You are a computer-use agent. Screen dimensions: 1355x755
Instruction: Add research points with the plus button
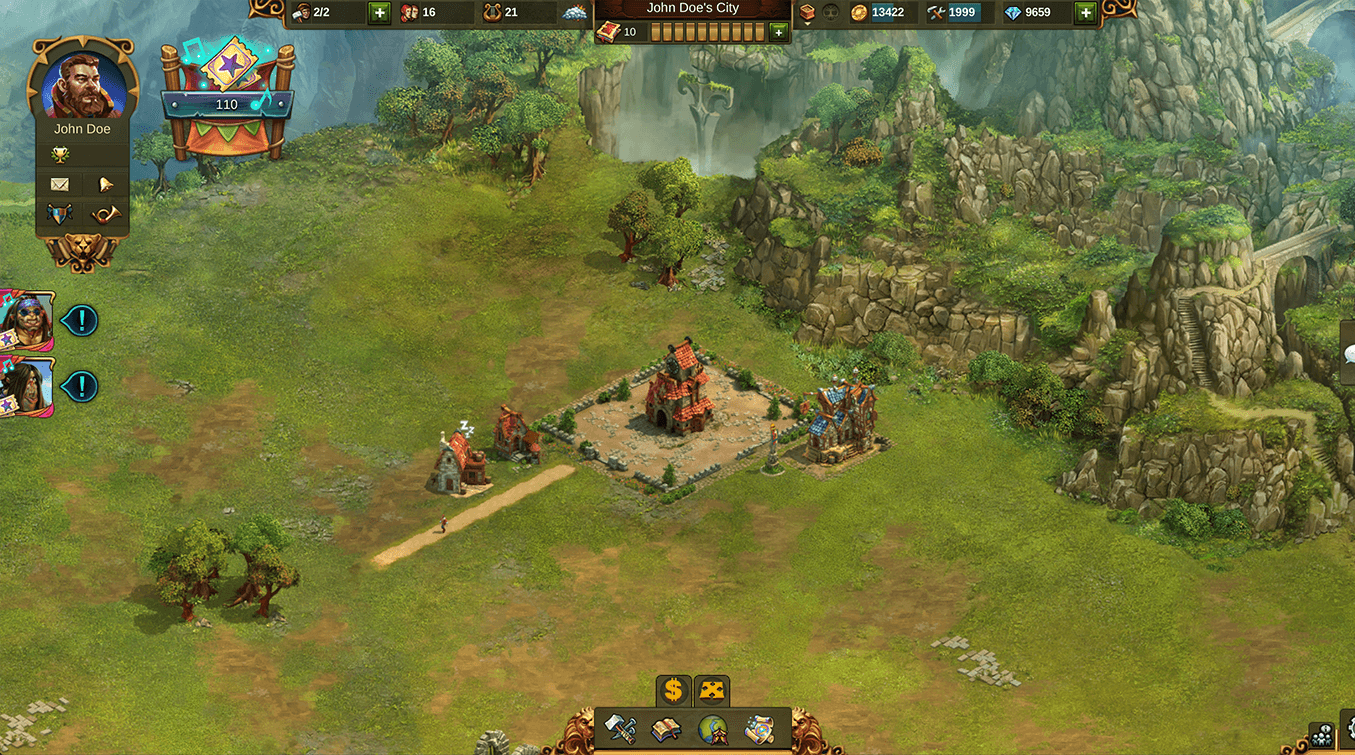point(778,33)
